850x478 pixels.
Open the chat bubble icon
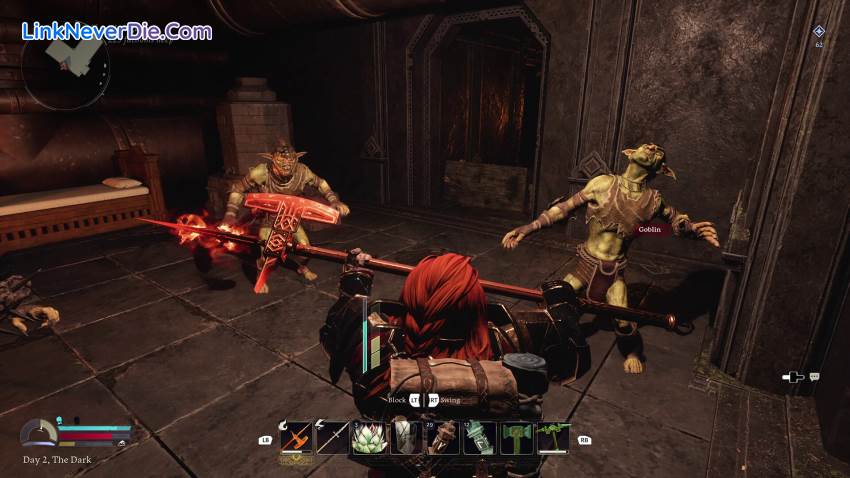[815, 377]
